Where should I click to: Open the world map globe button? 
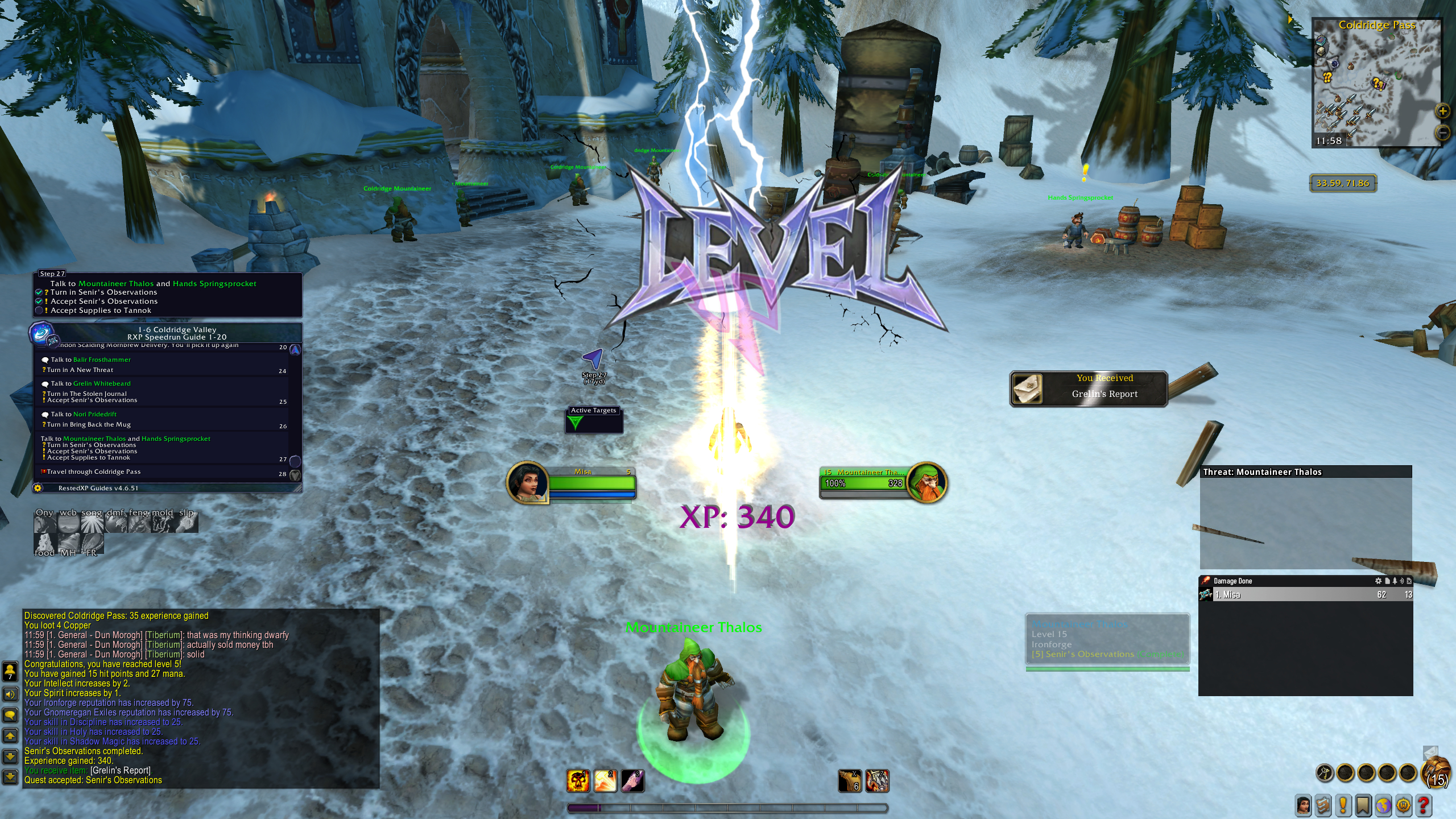click(1383, 805)
